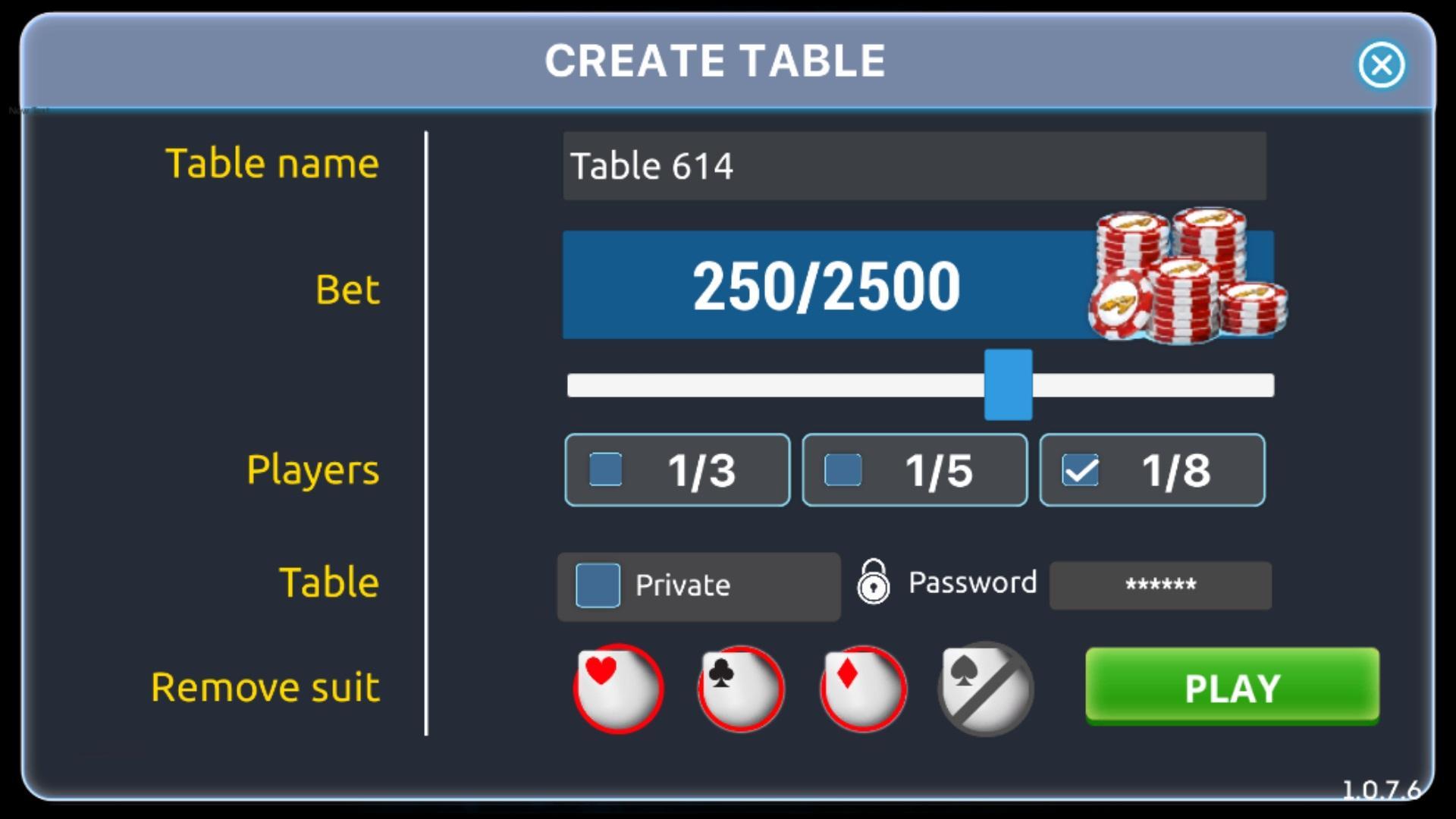This screenshot has height=819, width=1456.
Task: Select the clubs suit to remove
Action: [740, 688]
